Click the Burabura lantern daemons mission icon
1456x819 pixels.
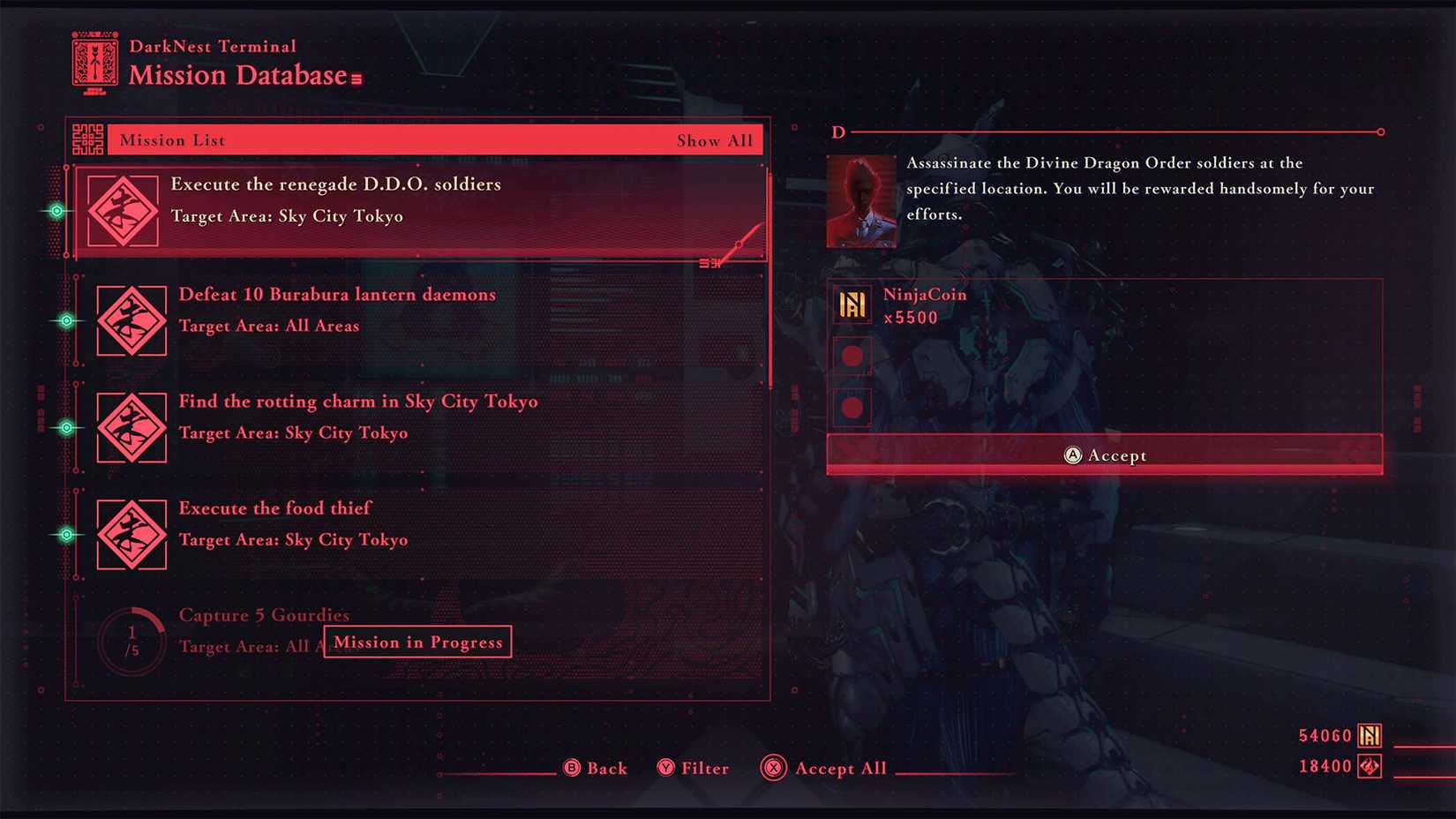pos(131,320)
